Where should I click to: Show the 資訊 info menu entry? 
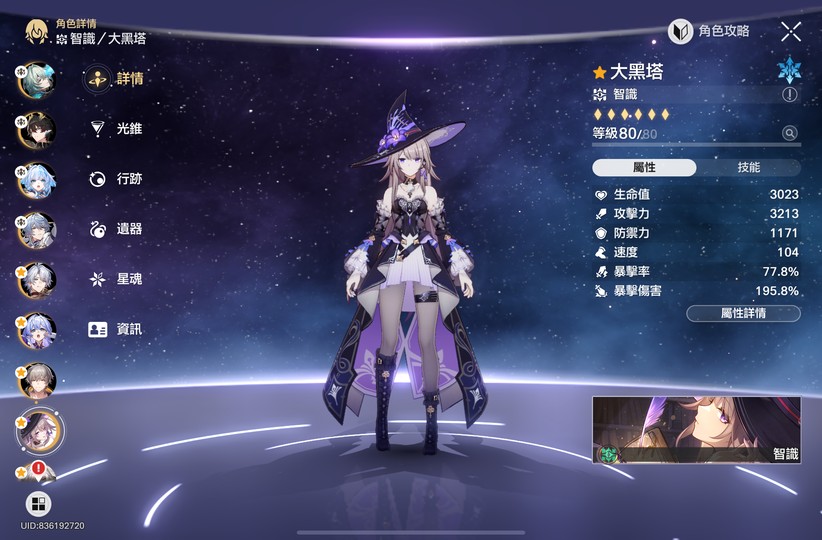tap(115, 329)
